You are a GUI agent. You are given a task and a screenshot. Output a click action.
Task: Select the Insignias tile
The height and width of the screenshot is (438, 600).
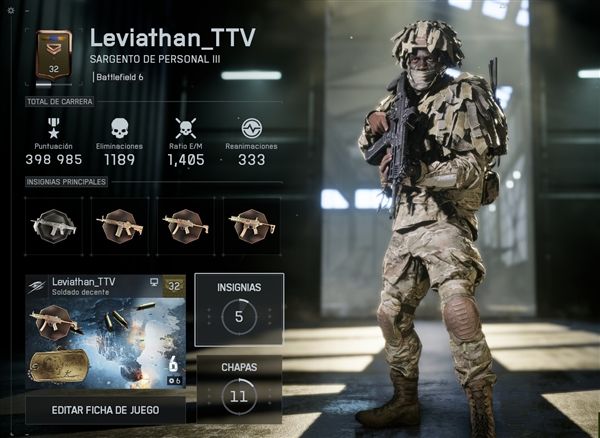[x=239, y=309]
